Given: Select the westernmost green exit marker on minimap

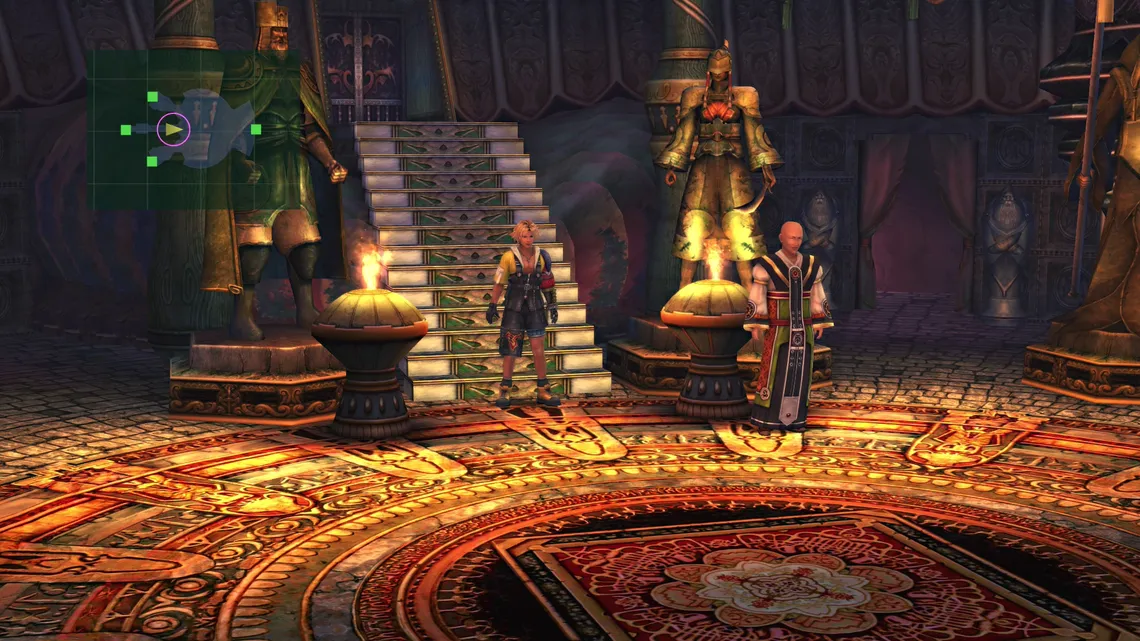Looking at the screenshot, I should [126, 130].
